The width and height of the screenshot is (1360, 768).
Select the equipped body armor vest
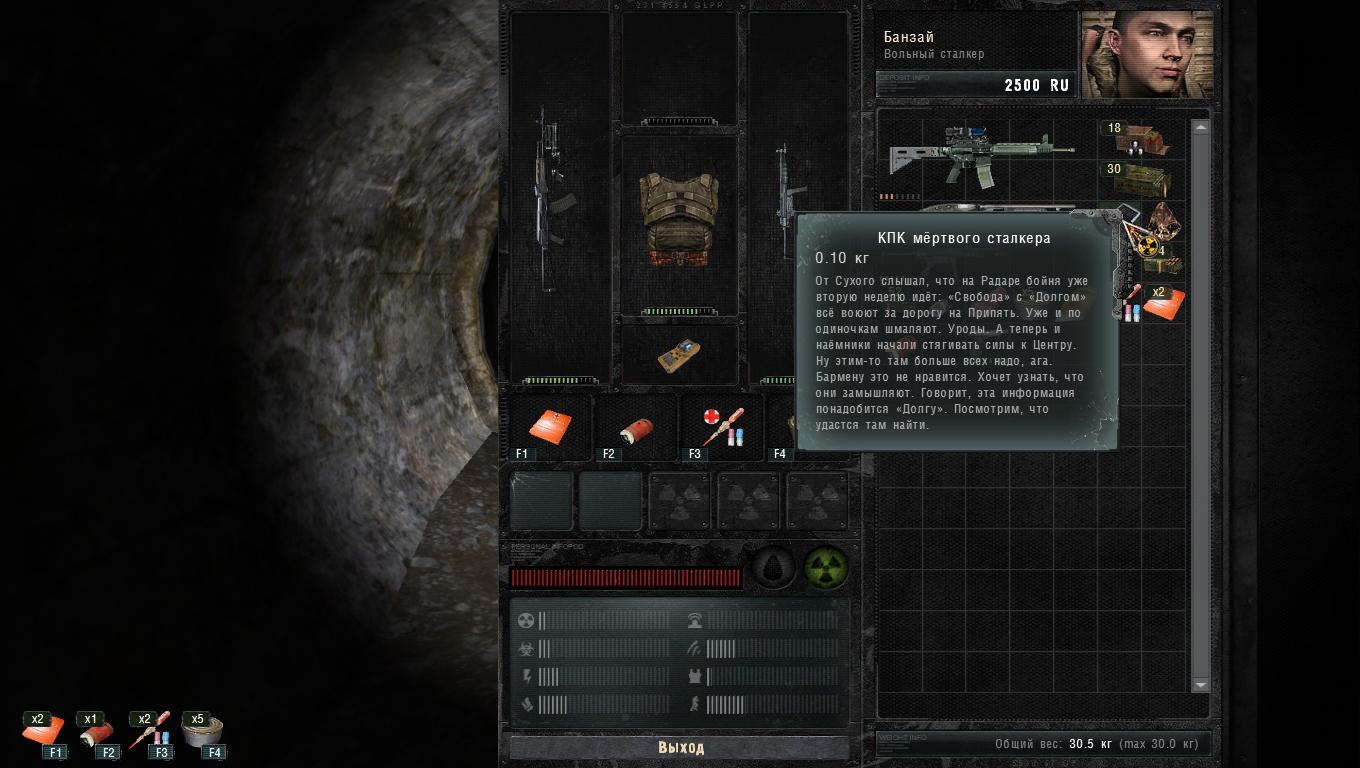pyautogui.click(x=679, y=222)
